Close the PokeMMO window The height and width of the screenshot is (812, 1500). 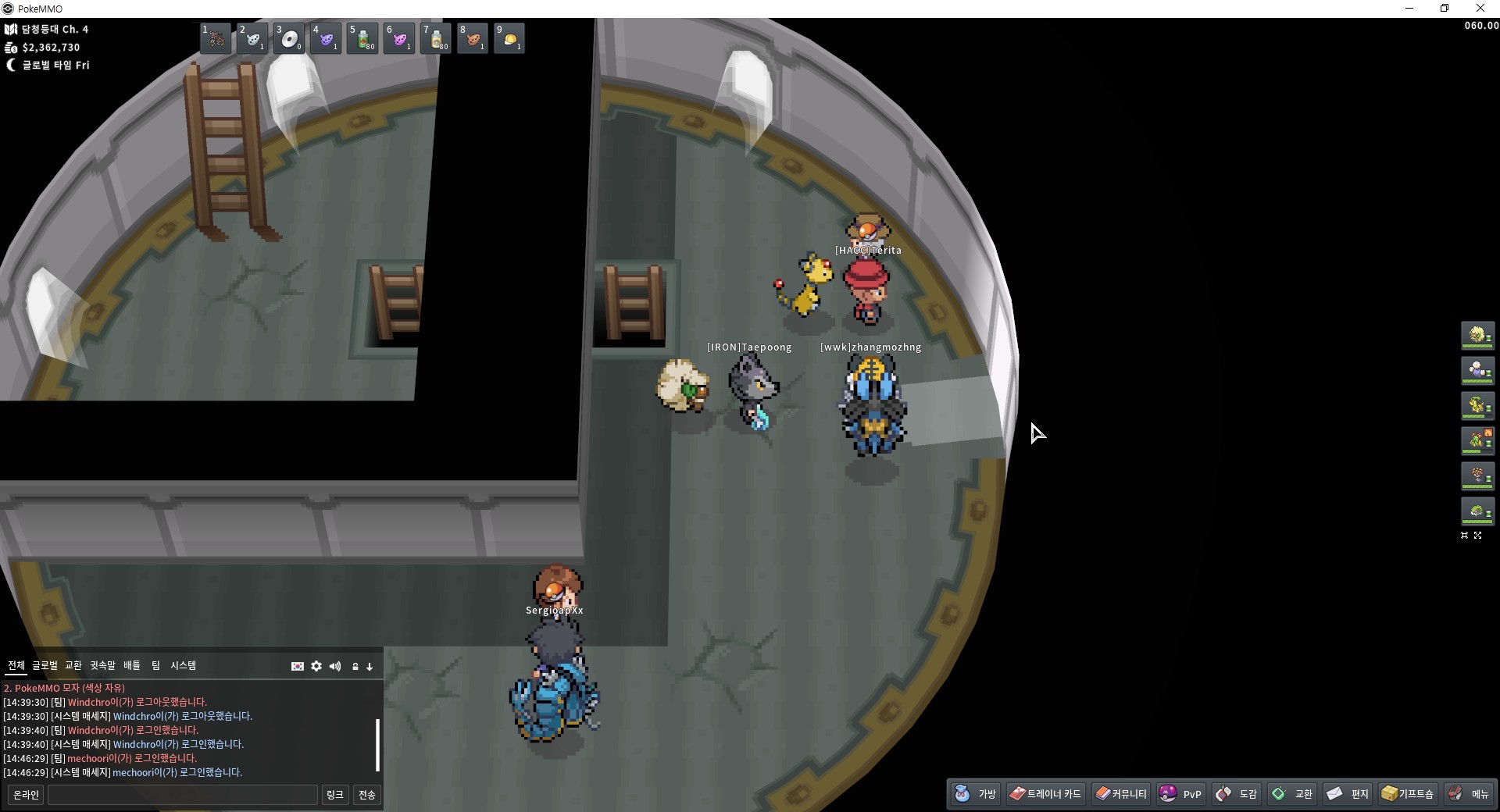pos(1480,9)
